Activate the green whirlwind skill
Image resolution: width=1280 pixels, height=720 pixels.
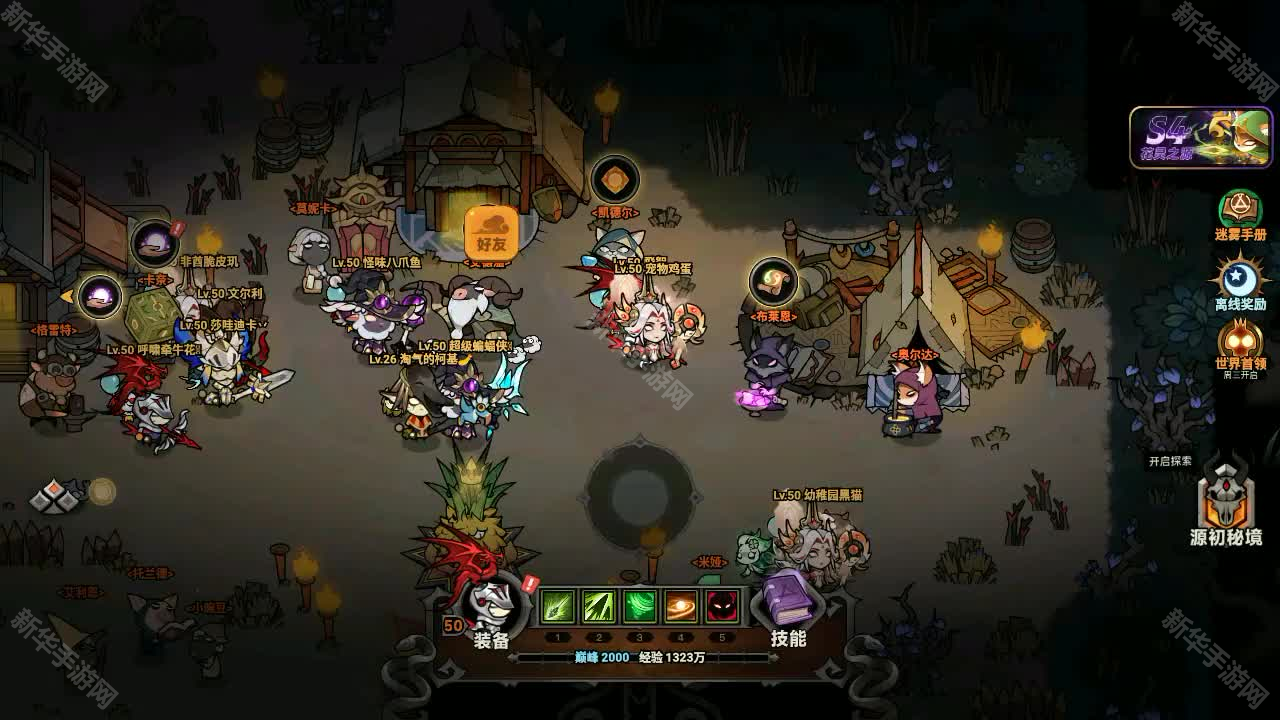640,606
